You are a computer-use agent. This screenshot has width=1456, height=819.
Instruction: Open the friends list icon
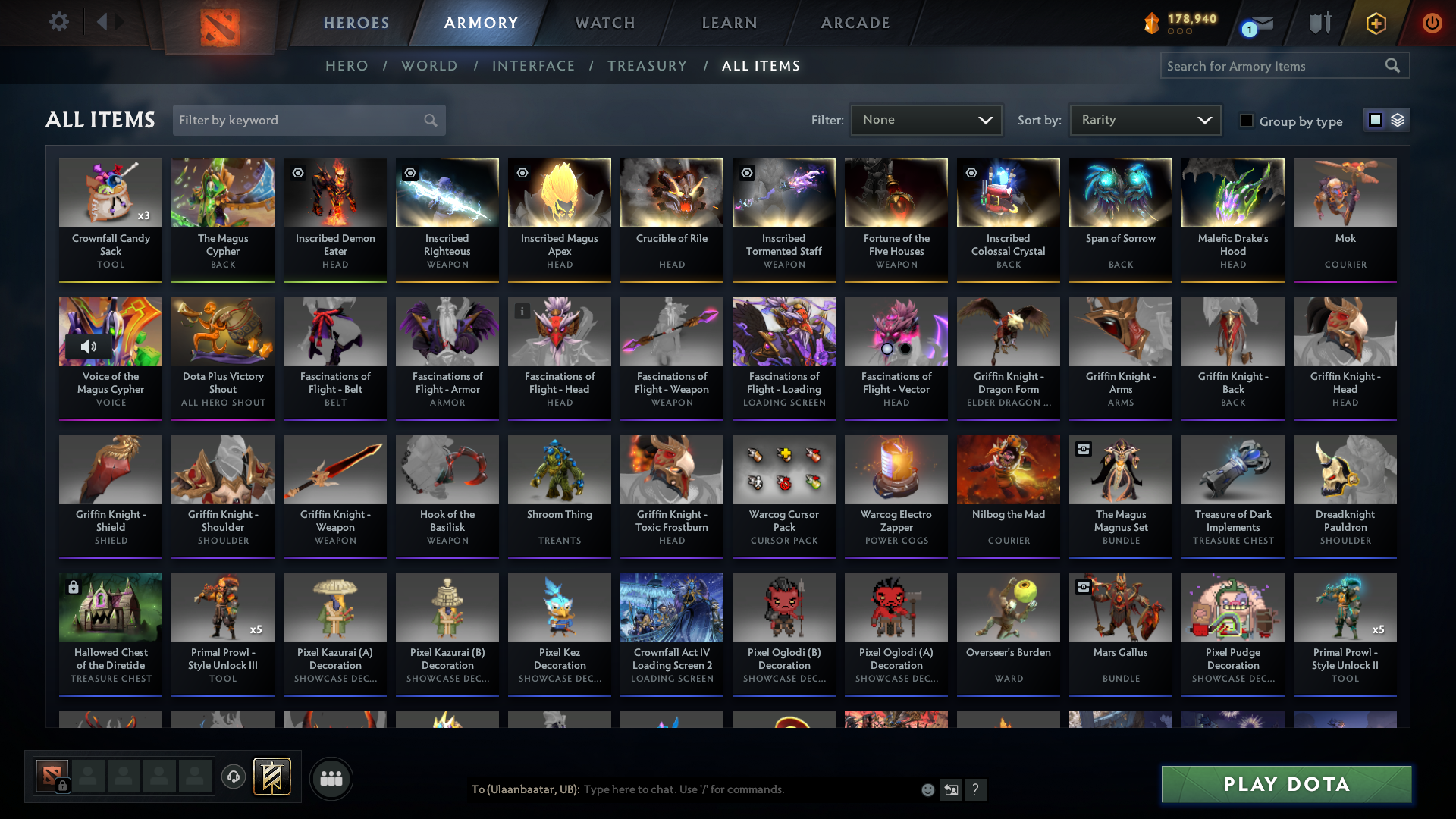tap(330, 778)
